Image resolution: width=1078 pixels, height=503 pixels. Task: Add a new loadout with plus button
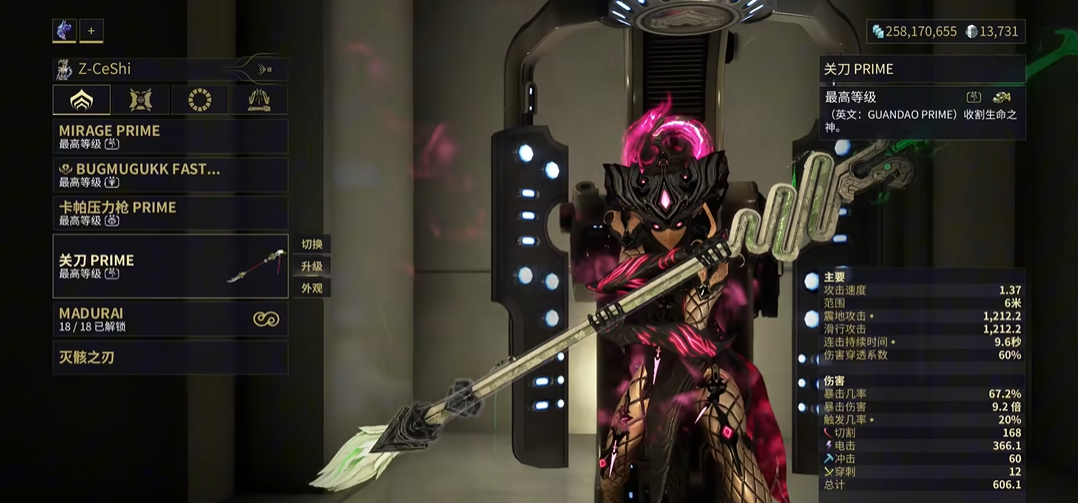91,31
